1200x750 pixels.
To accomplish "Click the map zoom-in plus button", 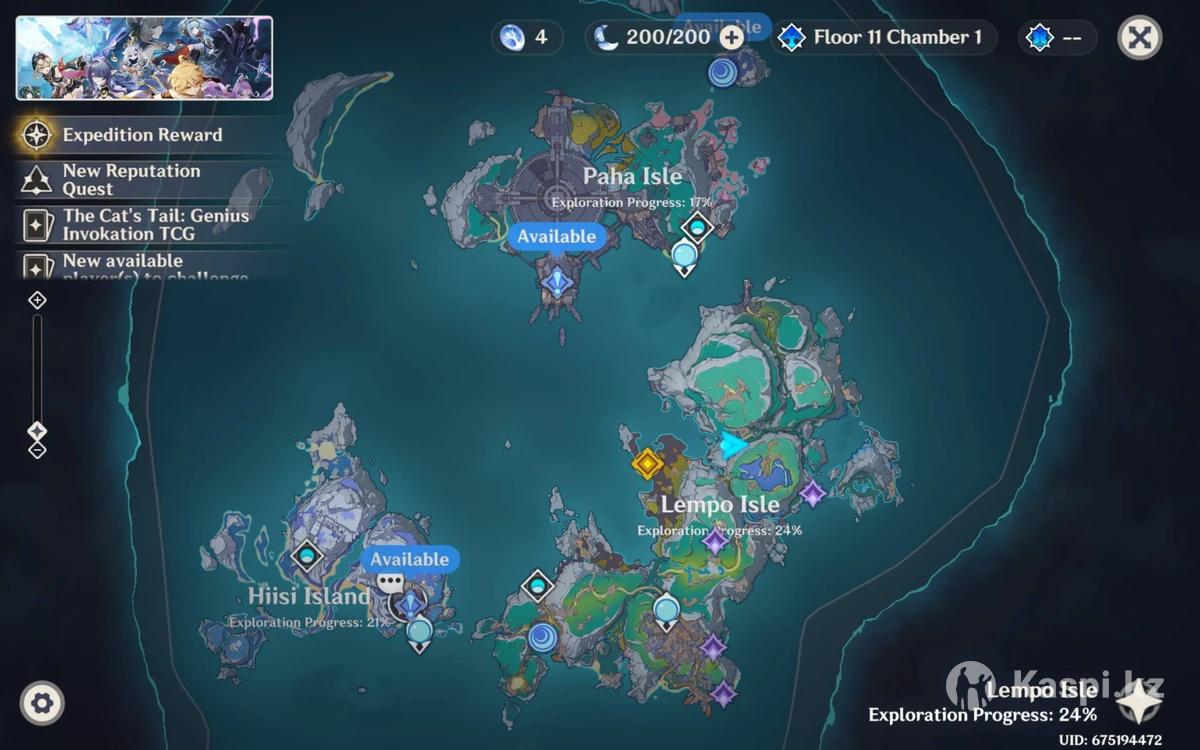I will click(x=38, y=299).
